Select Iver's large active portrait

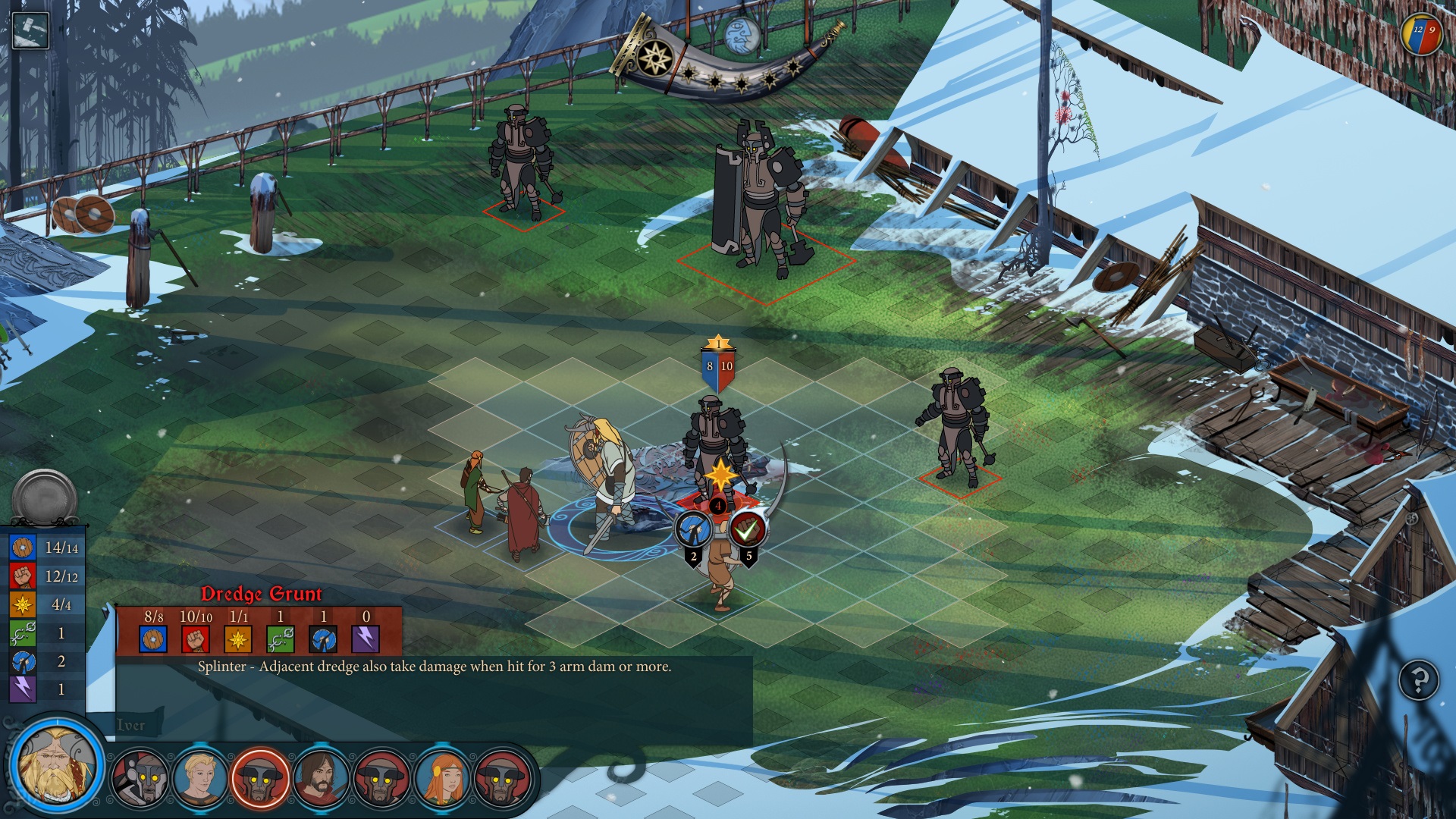point(56,764)
